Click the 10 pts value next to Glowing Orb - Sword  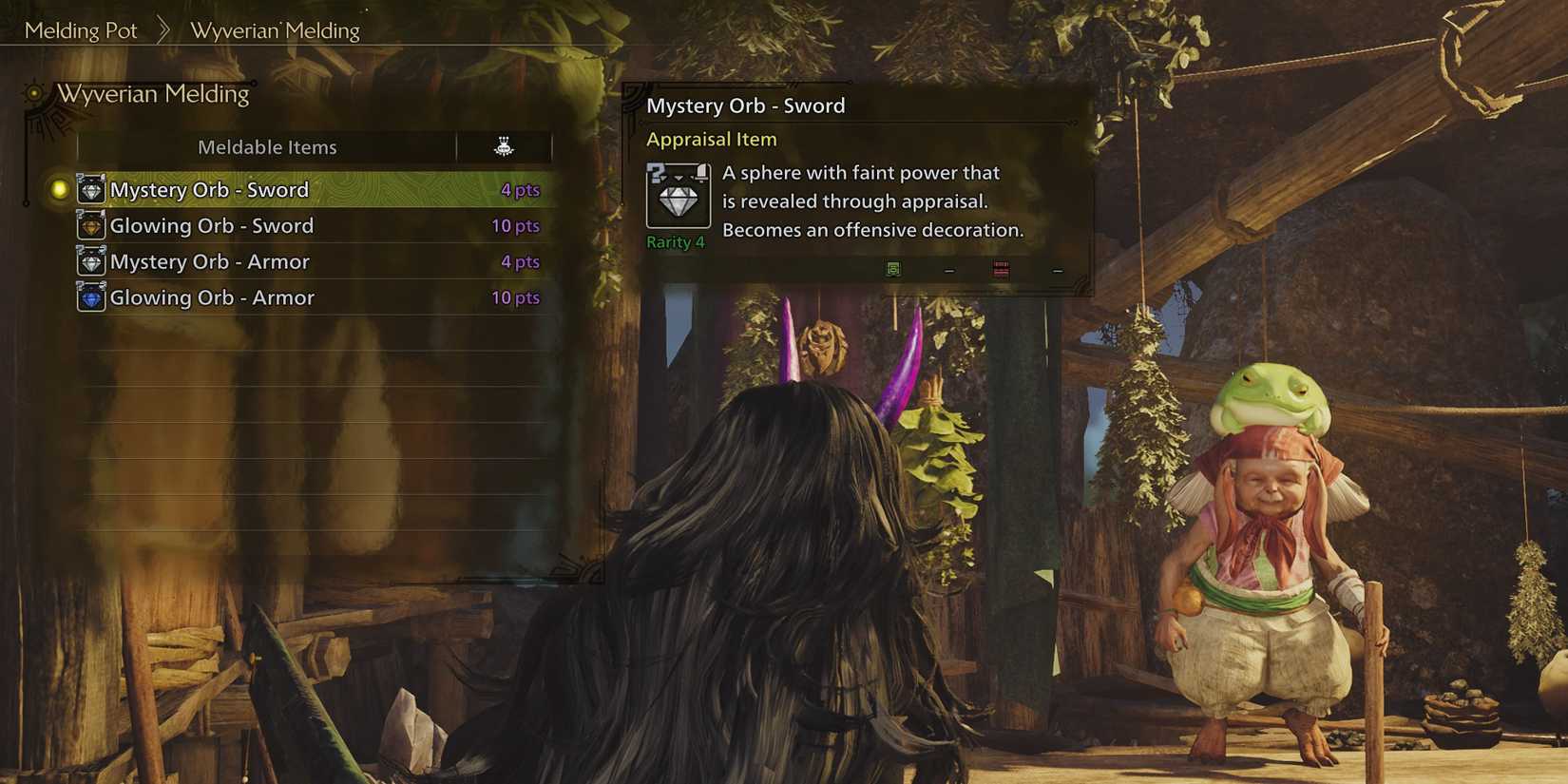click(x=515, y=225)
